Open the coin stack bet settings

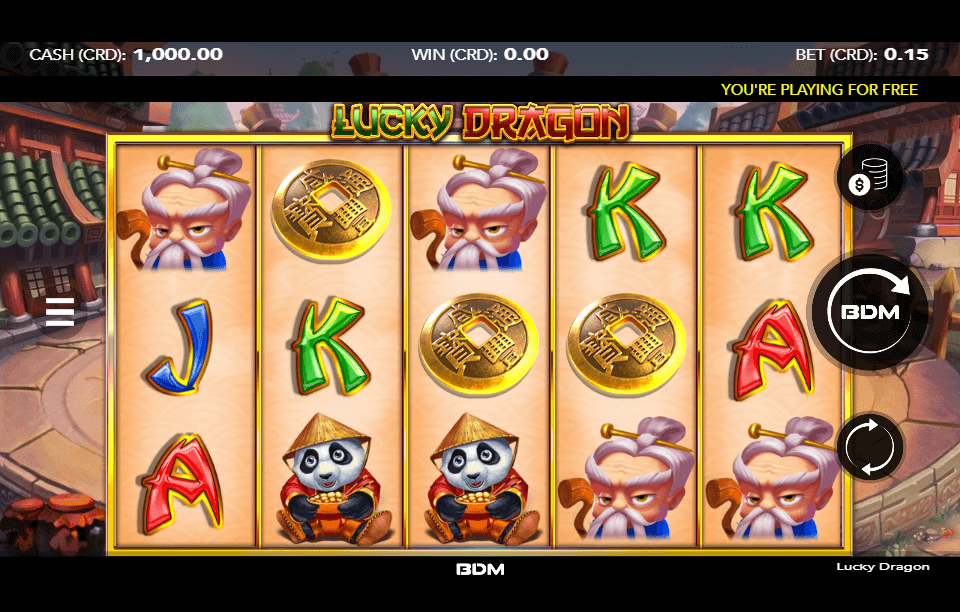coord(869,179)
